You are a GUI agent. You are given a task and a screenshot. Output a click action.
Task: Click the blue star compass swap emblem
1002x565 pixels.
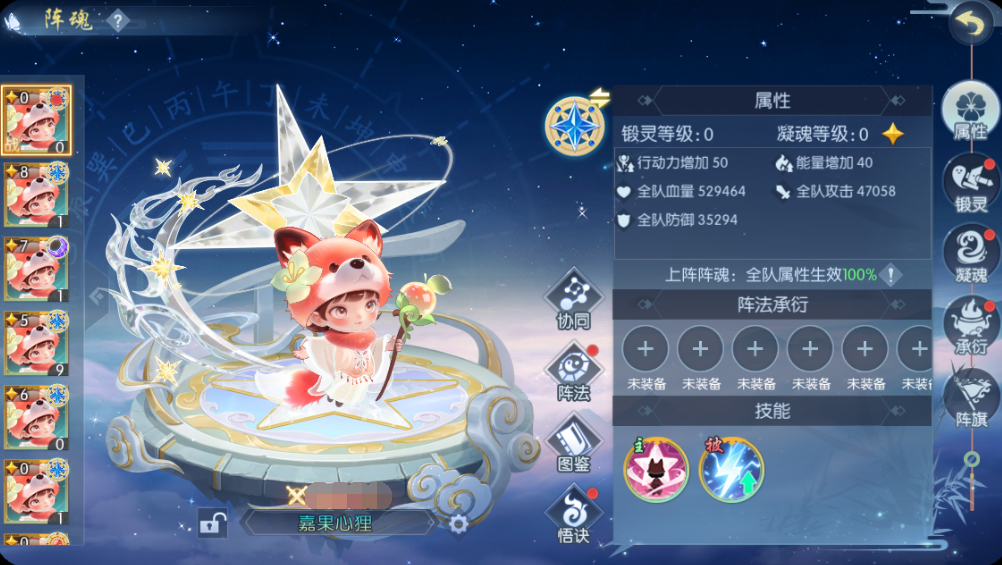coord(575,126)
